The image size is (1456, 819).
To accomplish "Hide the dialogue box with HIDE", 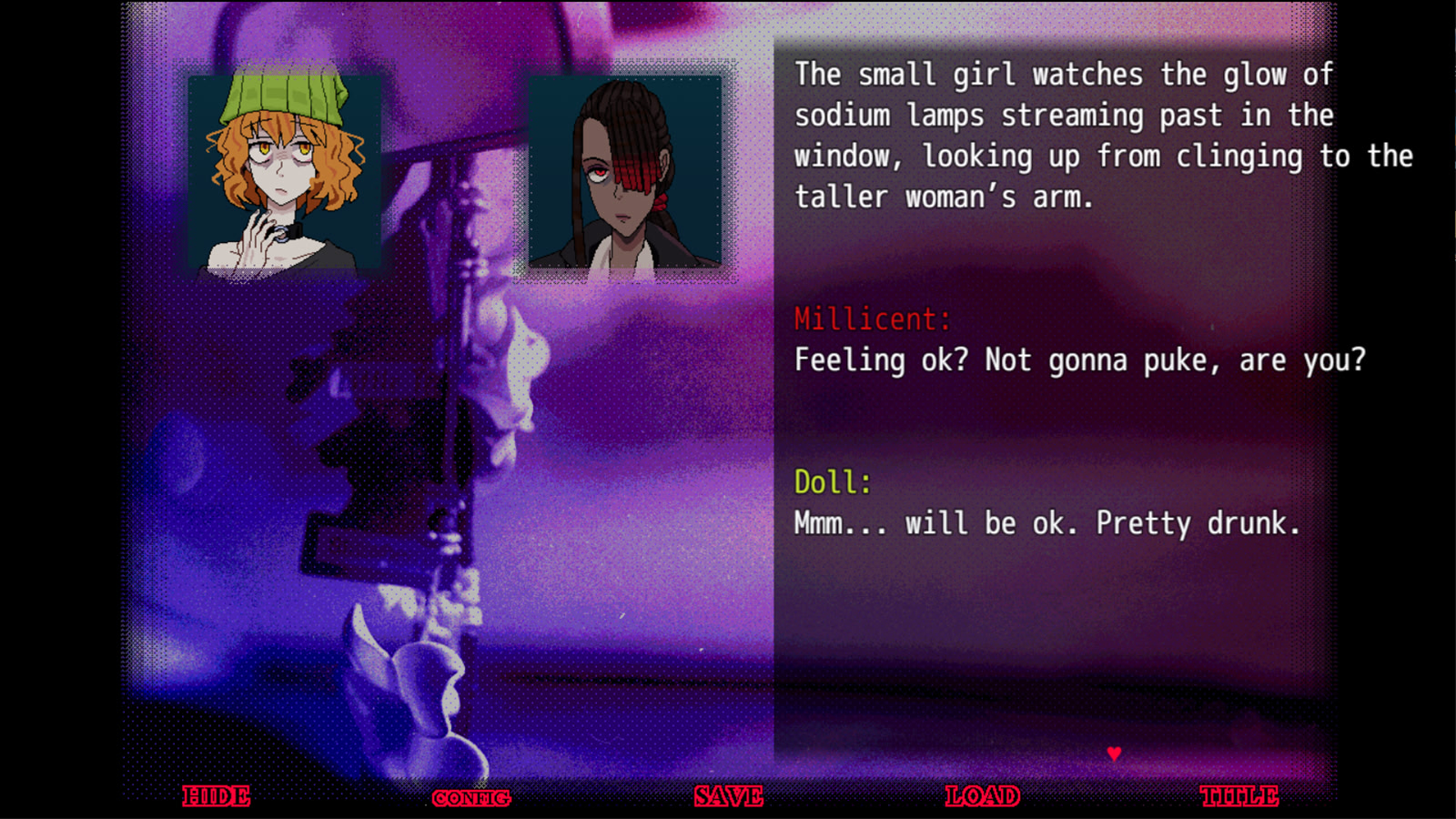I will [x=216, y=796].
